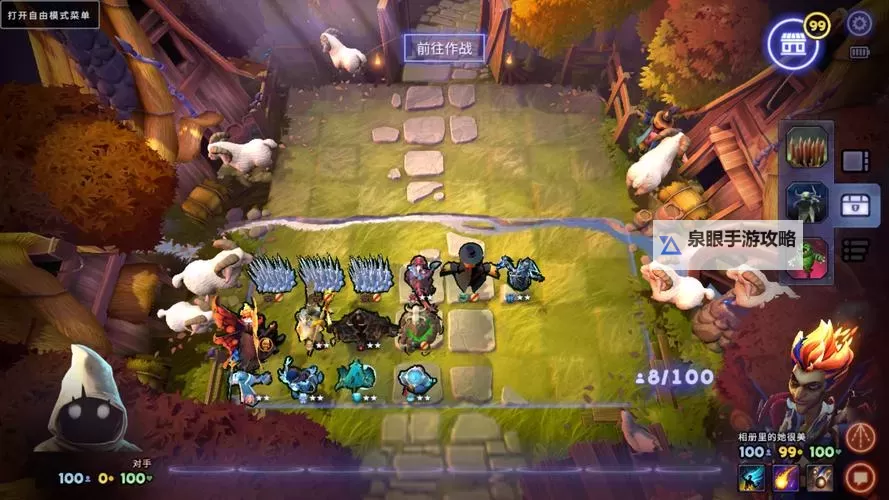This screenshot has width=889, height=500.
Task: Tap the 前往作战 go-to-battle button
Action: [x=443, y=47]
